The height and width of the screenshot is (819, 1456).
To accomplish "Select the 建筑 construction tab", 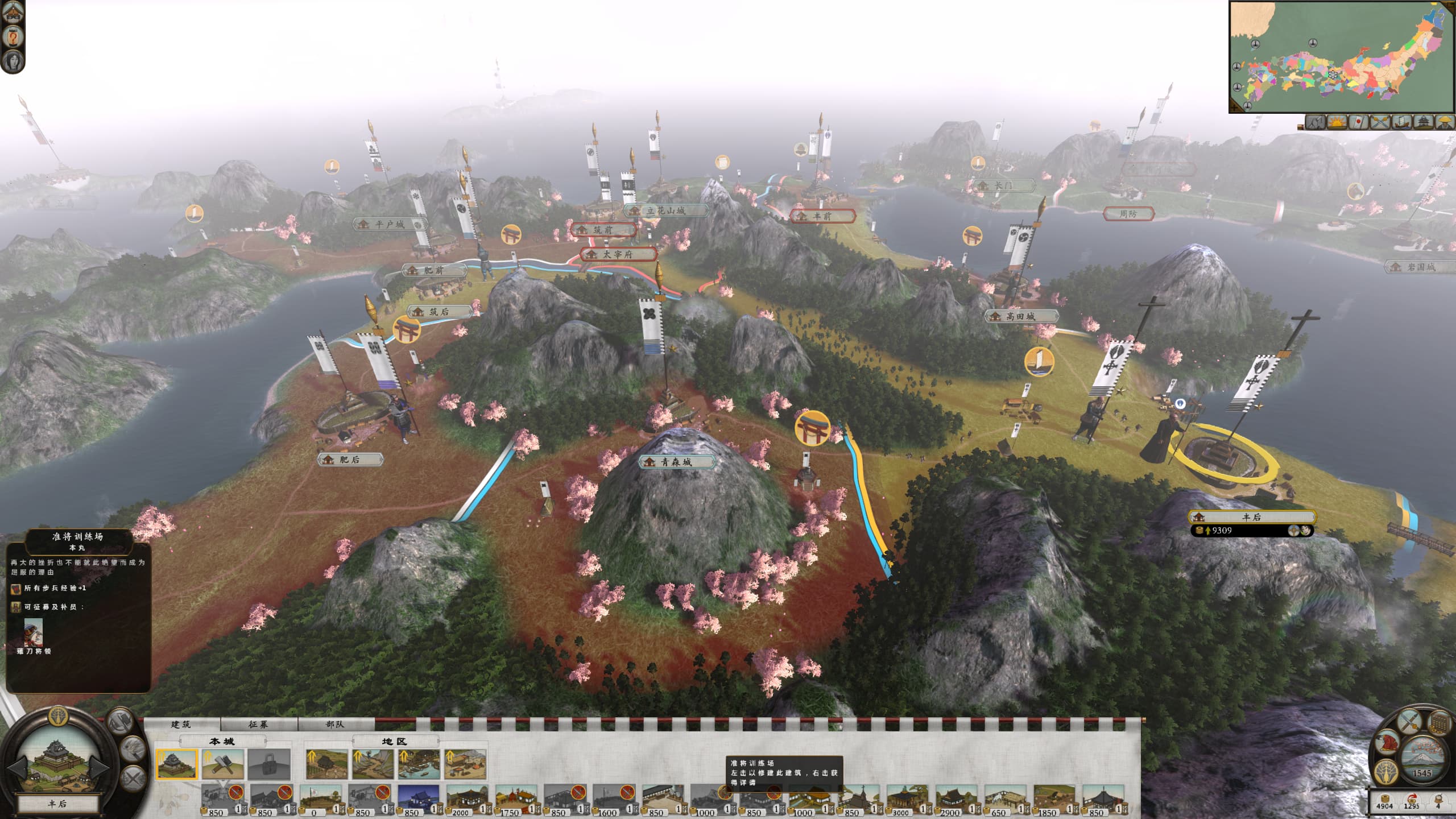I will tap(181, 724).
